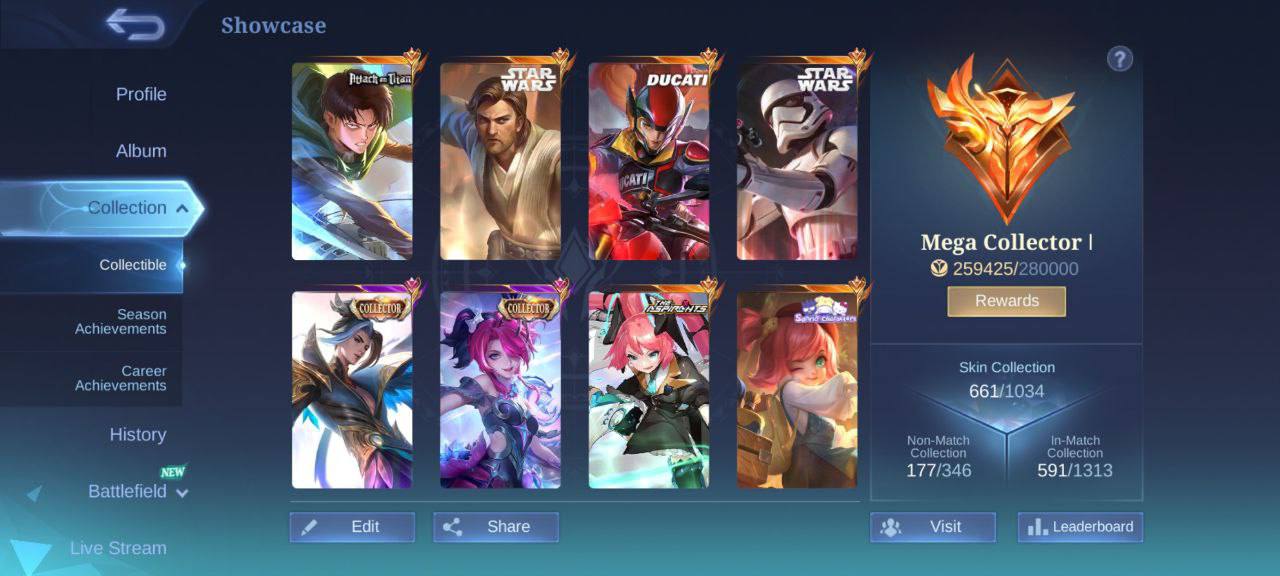This screenshot has width=1280, height=576.
Task: Edit the skin showcase
Action: click(x=352, y=527)
